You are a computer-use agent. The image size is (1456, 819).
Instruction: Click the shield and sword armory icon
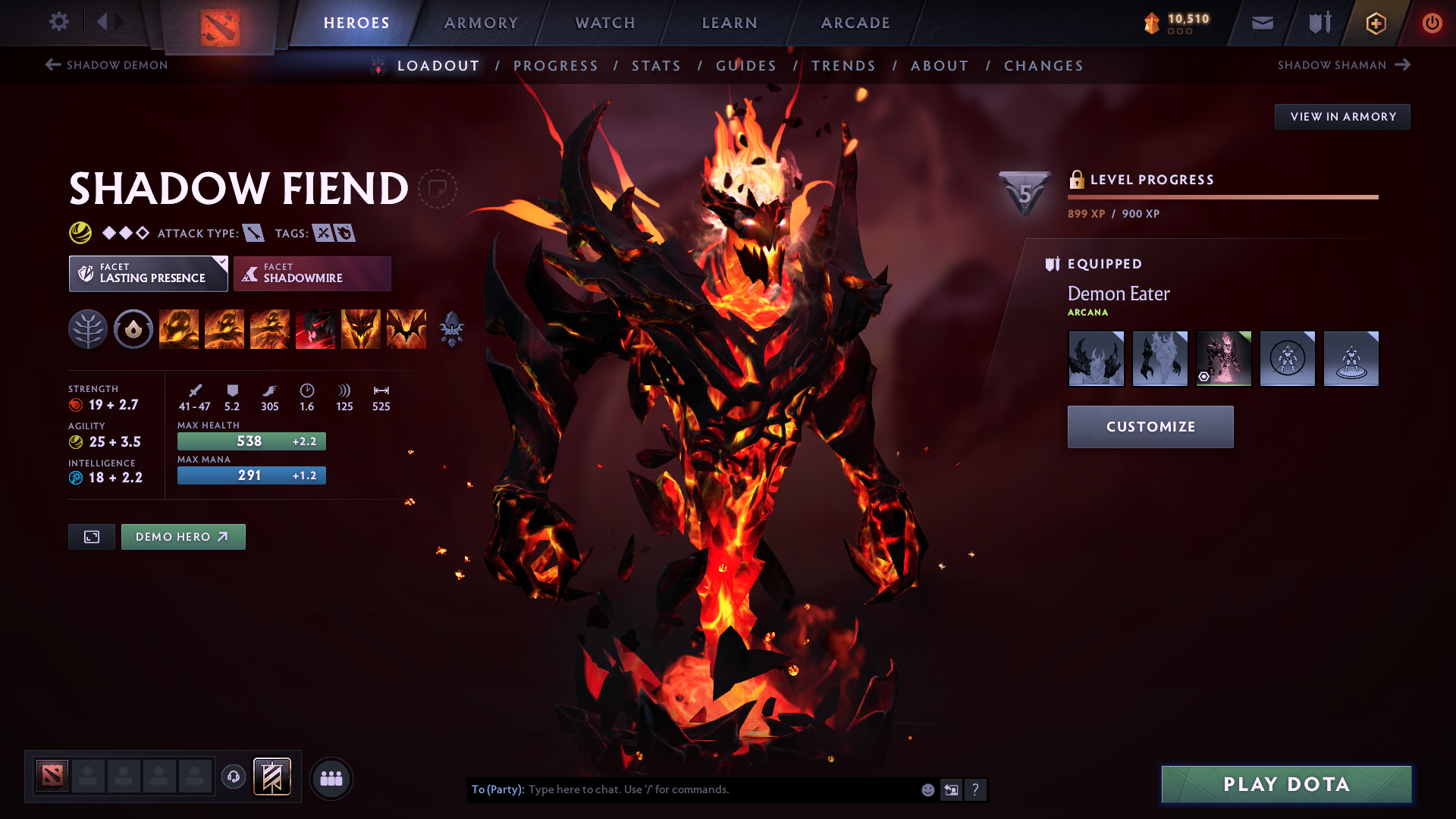(x=1318, y=23)
